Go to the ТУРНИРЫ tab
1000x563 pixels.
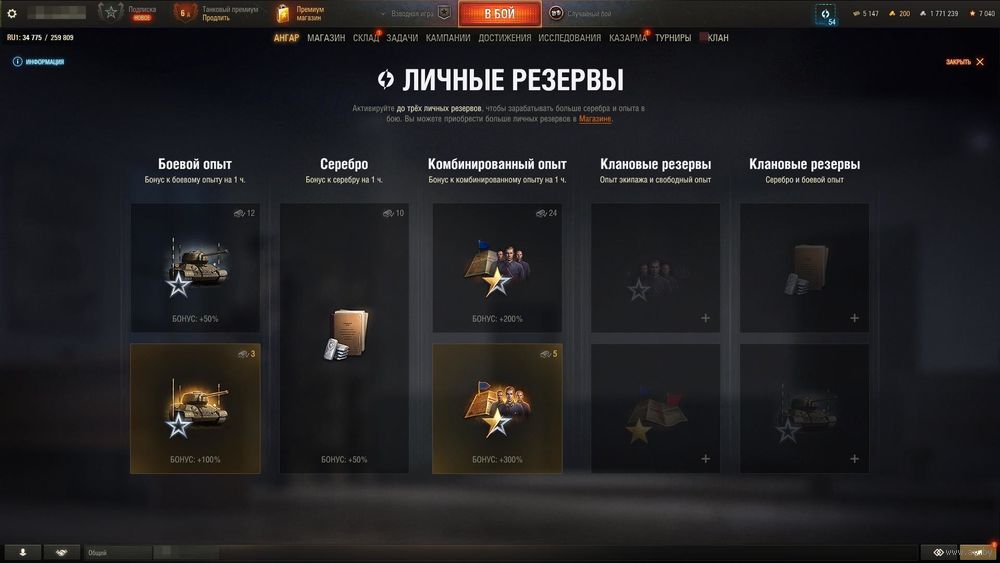[673, 38]
